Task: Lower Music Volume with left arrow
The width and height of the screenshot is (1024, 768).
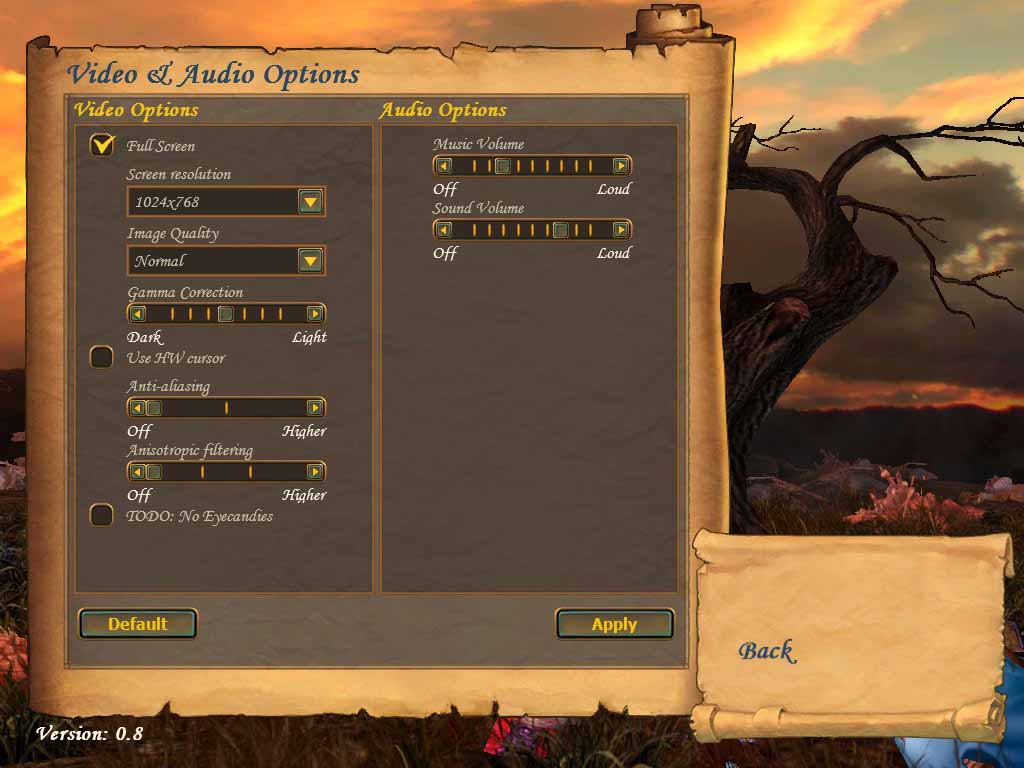Action: pyautogui.click(x=444, y=166)
